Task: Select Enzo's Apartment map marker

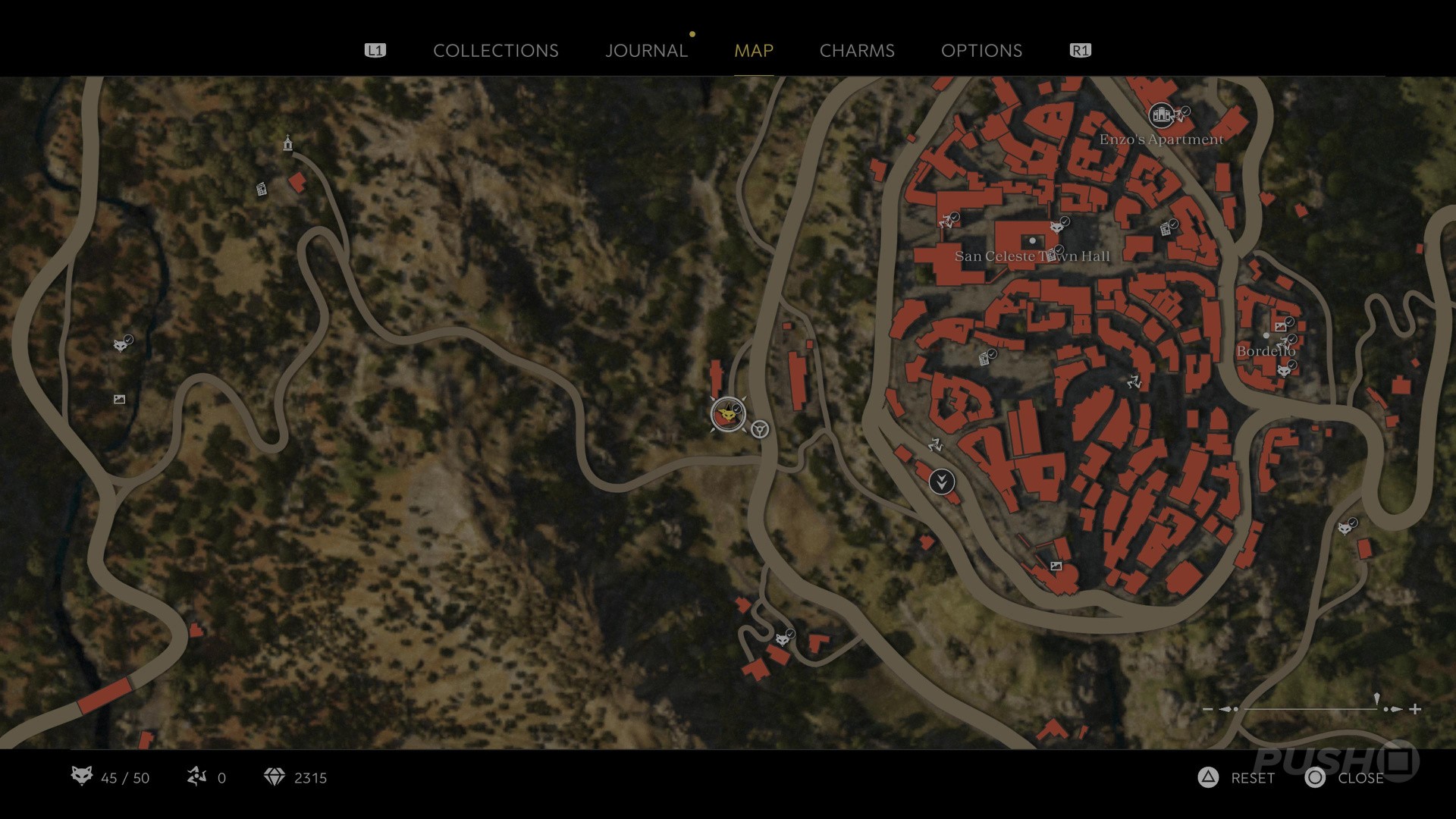Action: pyautogui.click(x=1161, y=115)
